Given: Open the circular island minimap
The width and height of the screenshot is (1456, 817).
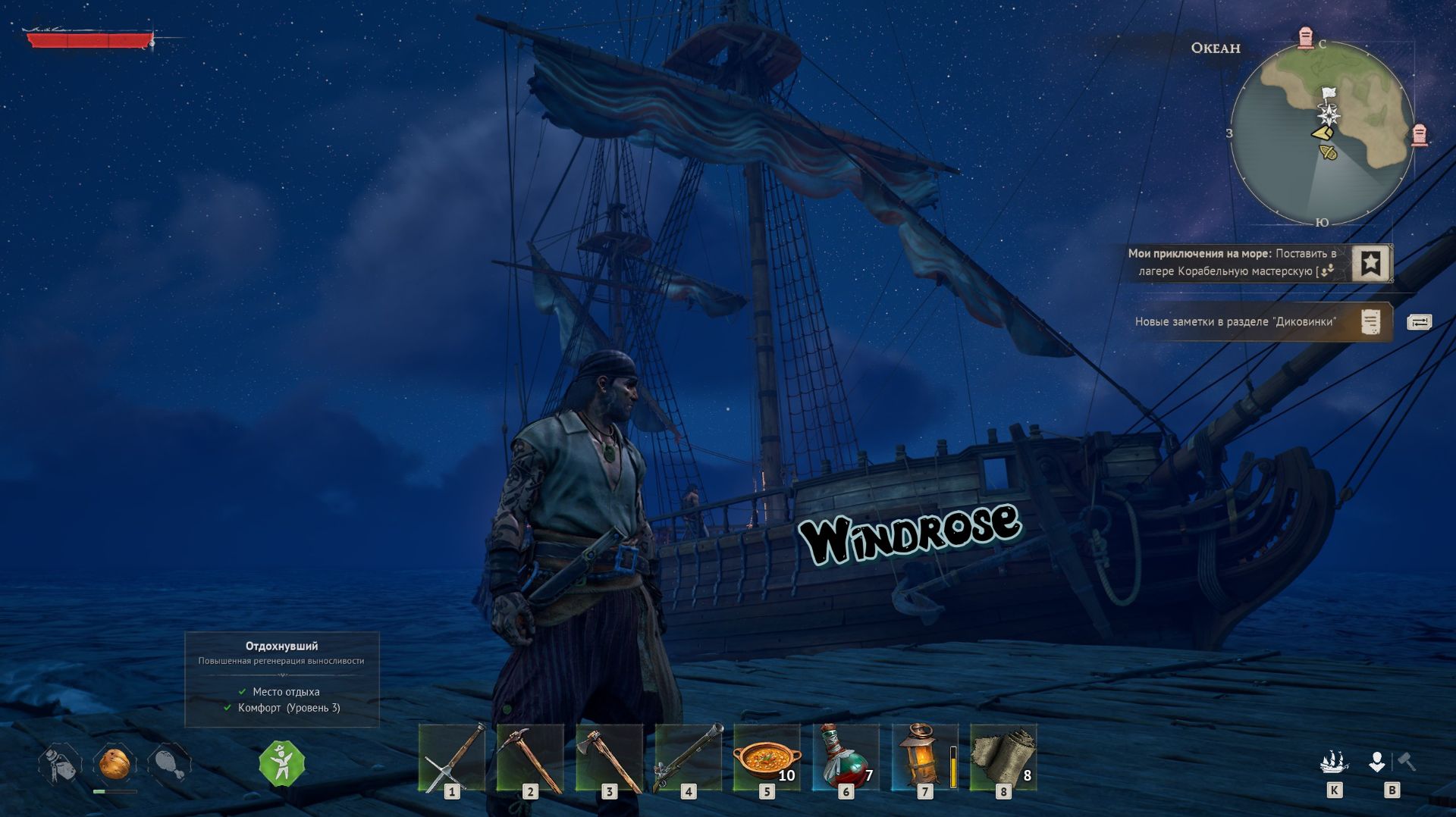Looking at the screenshot, I should 1322,133.
